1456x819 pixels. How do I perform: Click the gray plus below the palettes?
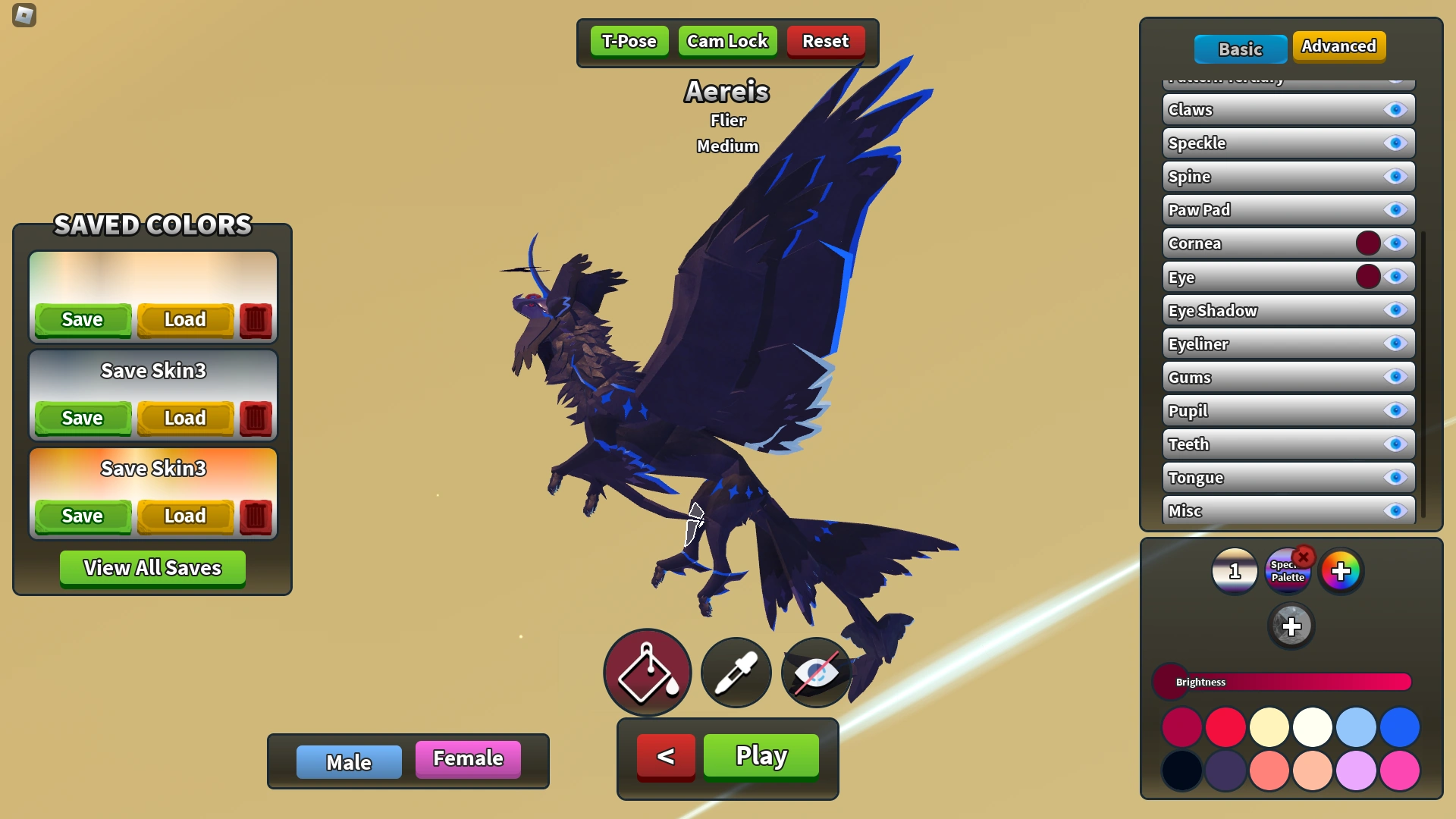click(x=1292, y=626)
